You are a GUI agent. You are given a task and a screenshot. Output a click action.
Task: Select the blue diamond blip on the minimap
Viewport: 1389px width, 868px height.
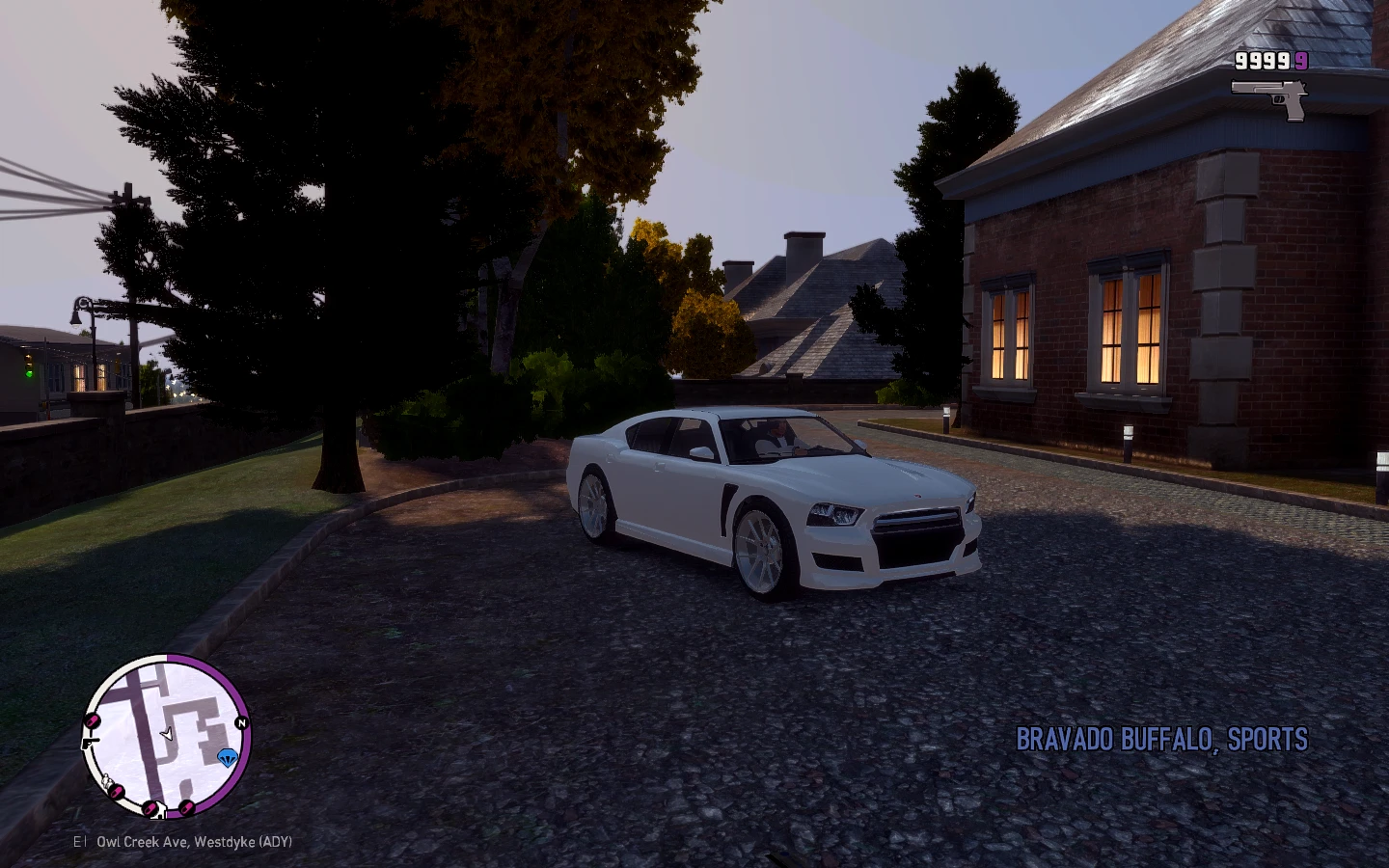pos(228,757)
